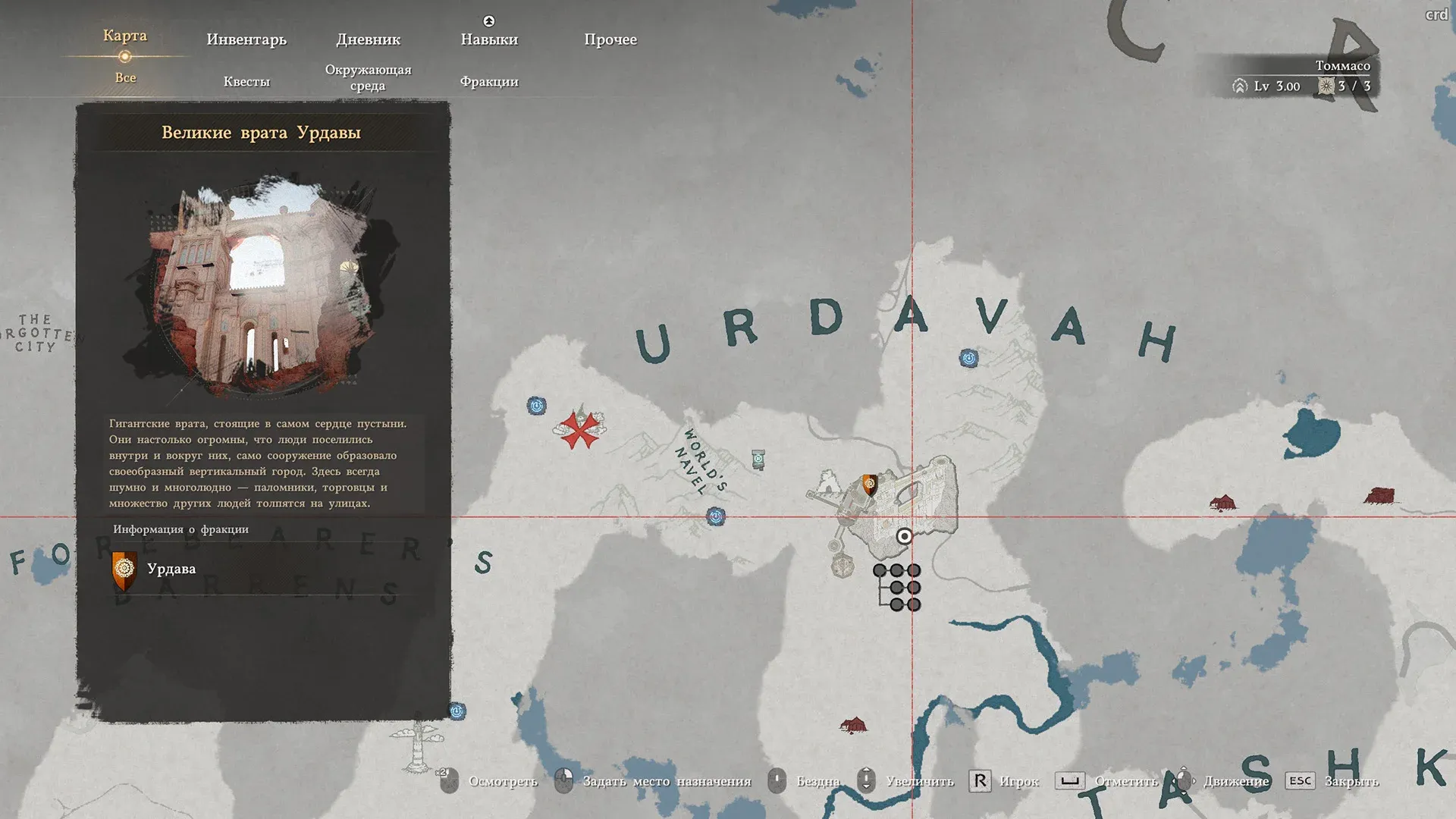
Task: Click the blue marker left of red cross
Action: pyautogui.click(x=537, y=406)
